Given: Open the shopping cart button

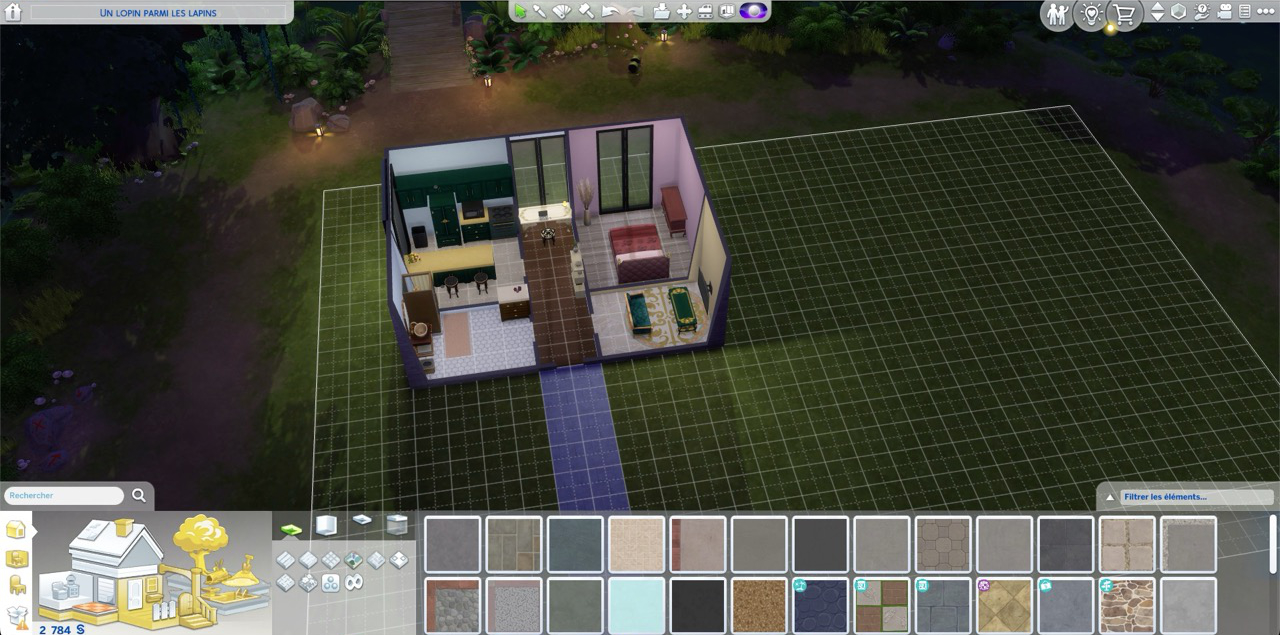Looking at the screenshot, I should pyautogui.click(x=1124, y=13).
